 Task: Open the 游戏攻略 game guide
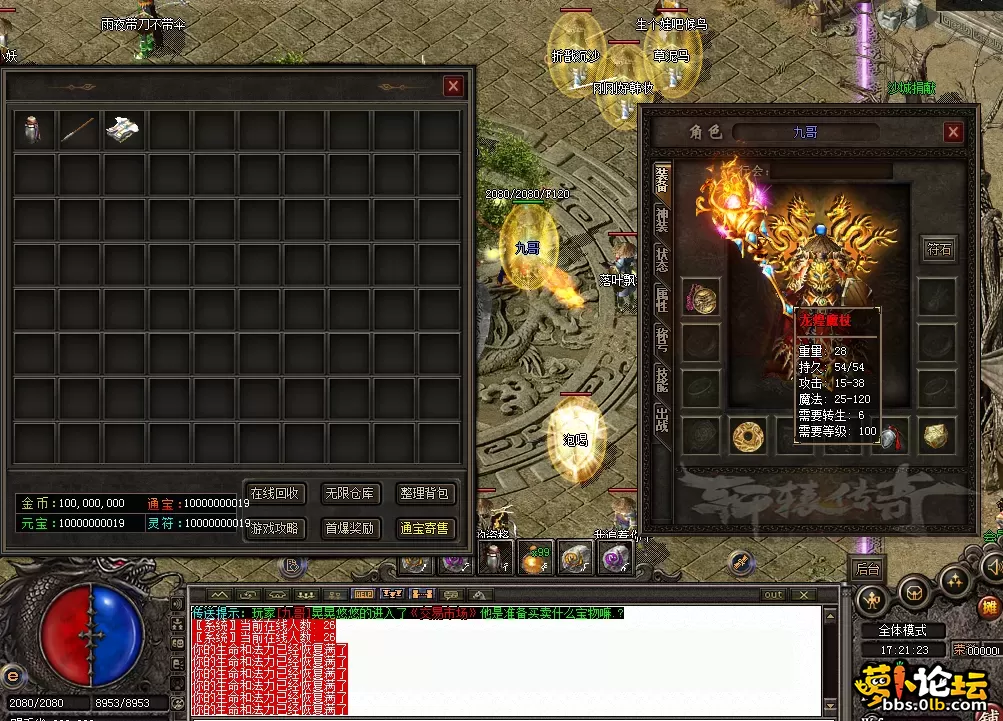(x=275, y=528)
